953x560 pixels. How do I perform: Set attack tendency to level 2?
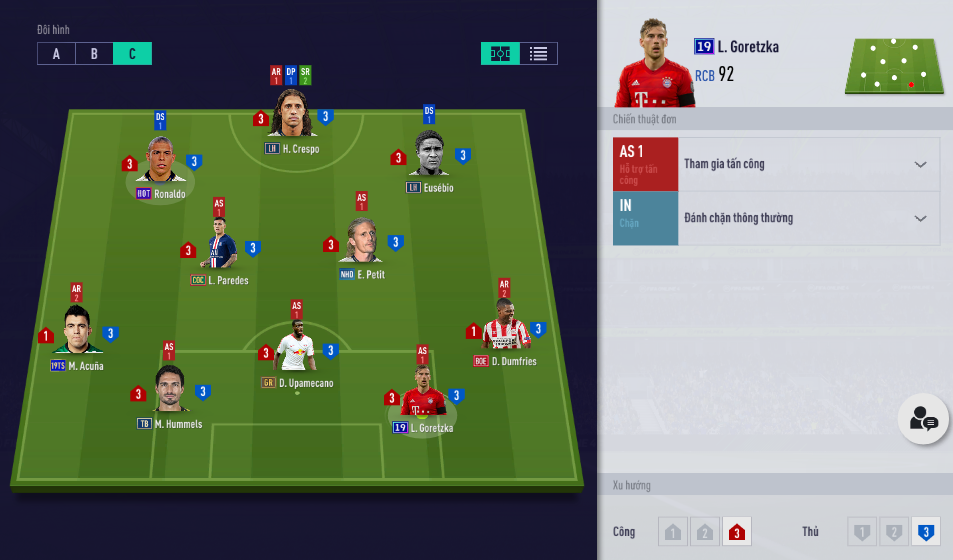point(705,532)
